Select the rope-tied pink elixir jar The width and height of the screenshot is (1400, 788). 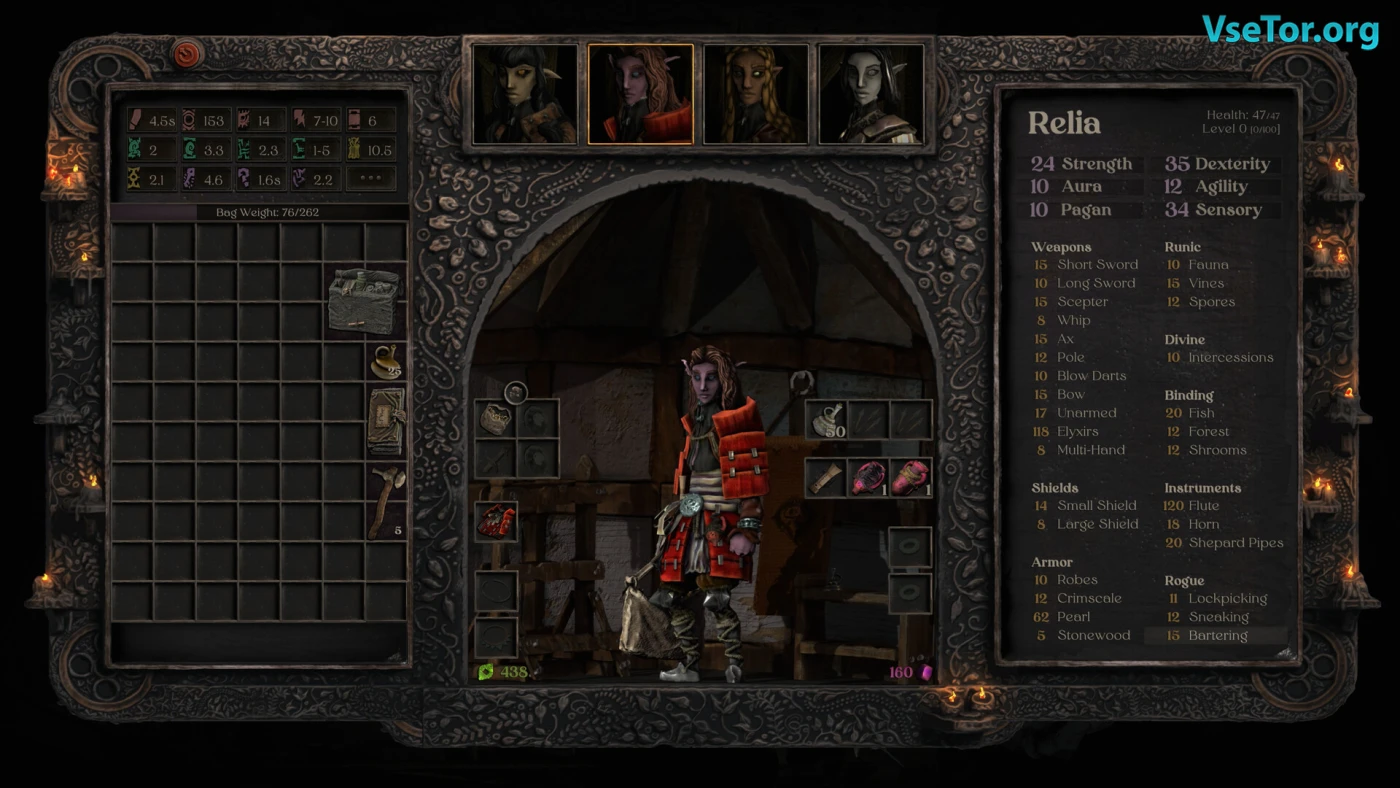coord(910,478)
